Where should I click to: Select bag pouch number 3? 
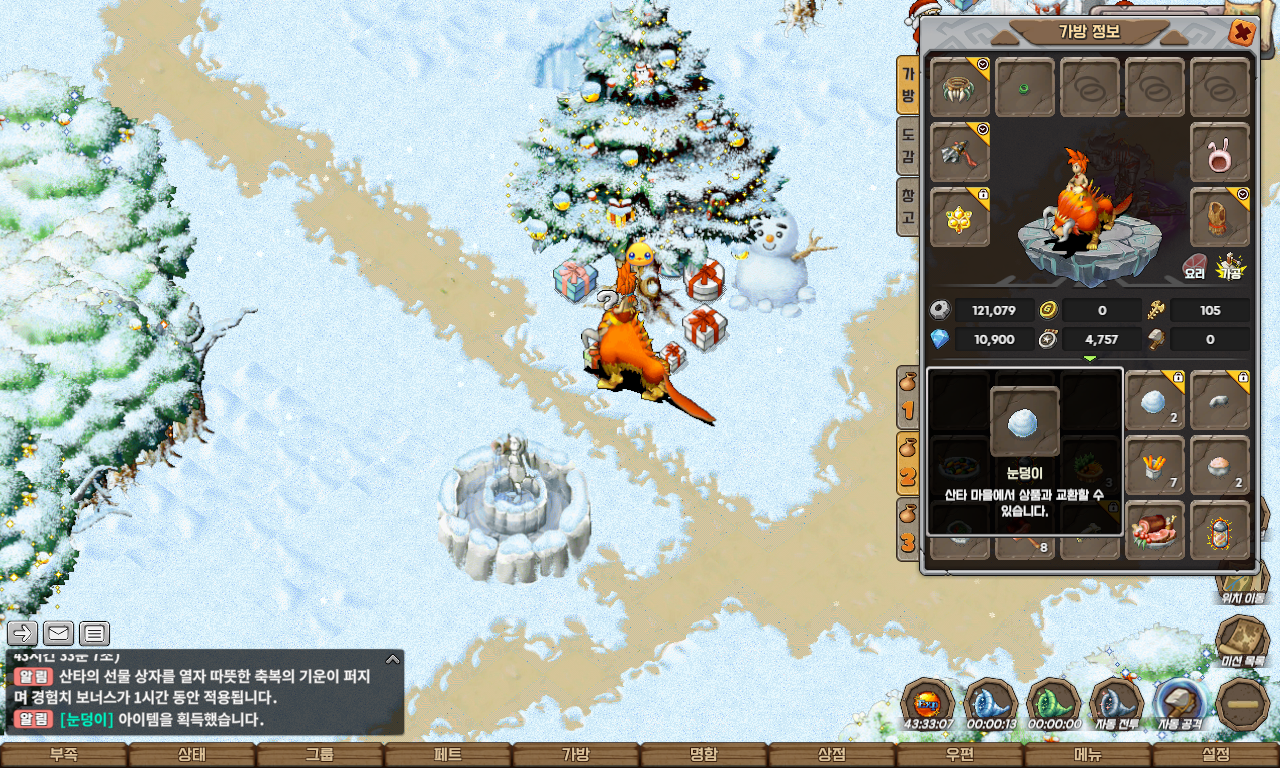pyautogui.click(x=907, y=530)
